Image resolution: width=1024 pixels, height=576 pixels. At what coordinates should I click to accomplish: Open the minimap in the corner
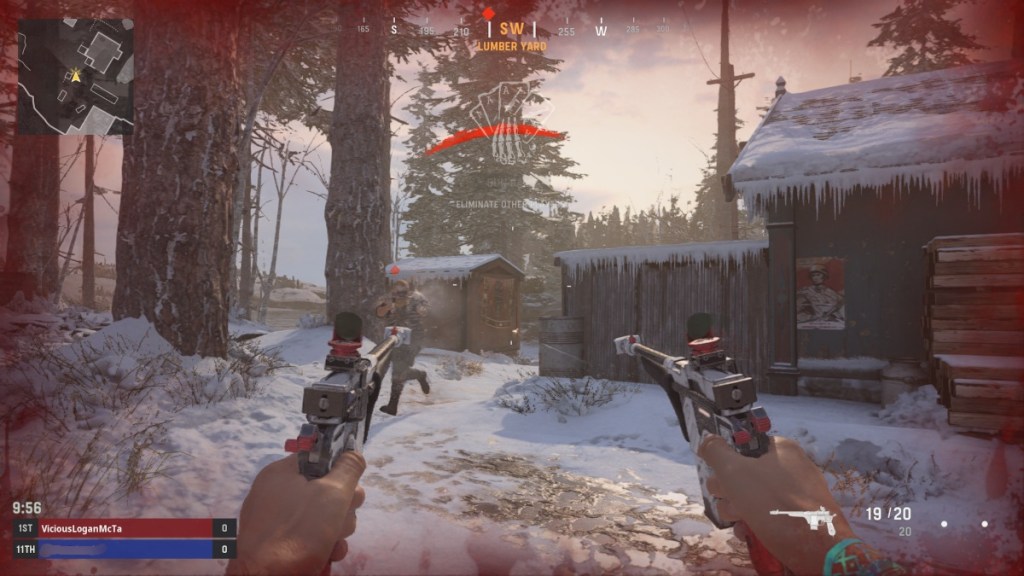coord(75,76)
